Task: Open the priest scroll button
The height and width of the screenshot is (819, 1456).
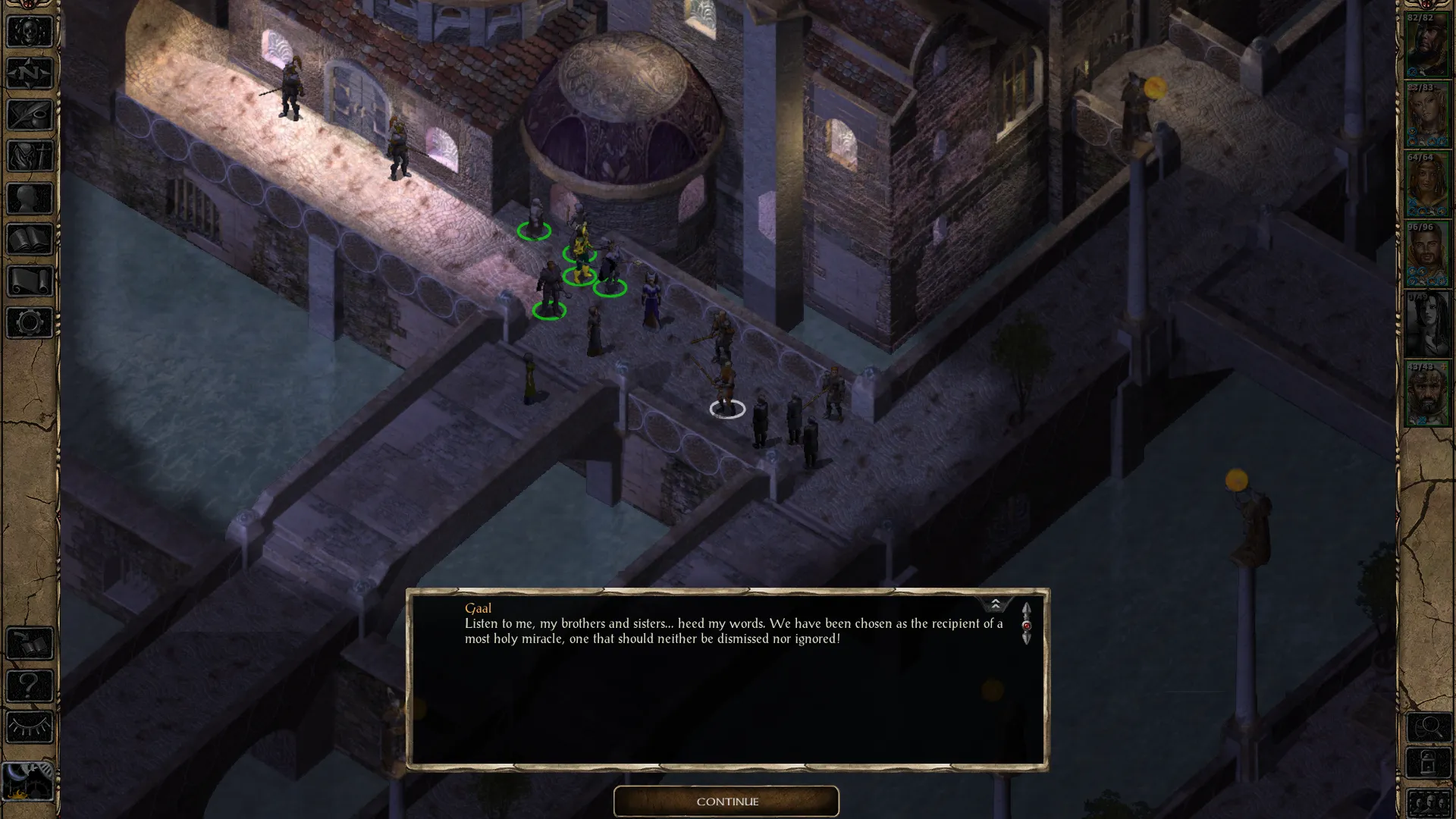Action: tap(30, 281)
